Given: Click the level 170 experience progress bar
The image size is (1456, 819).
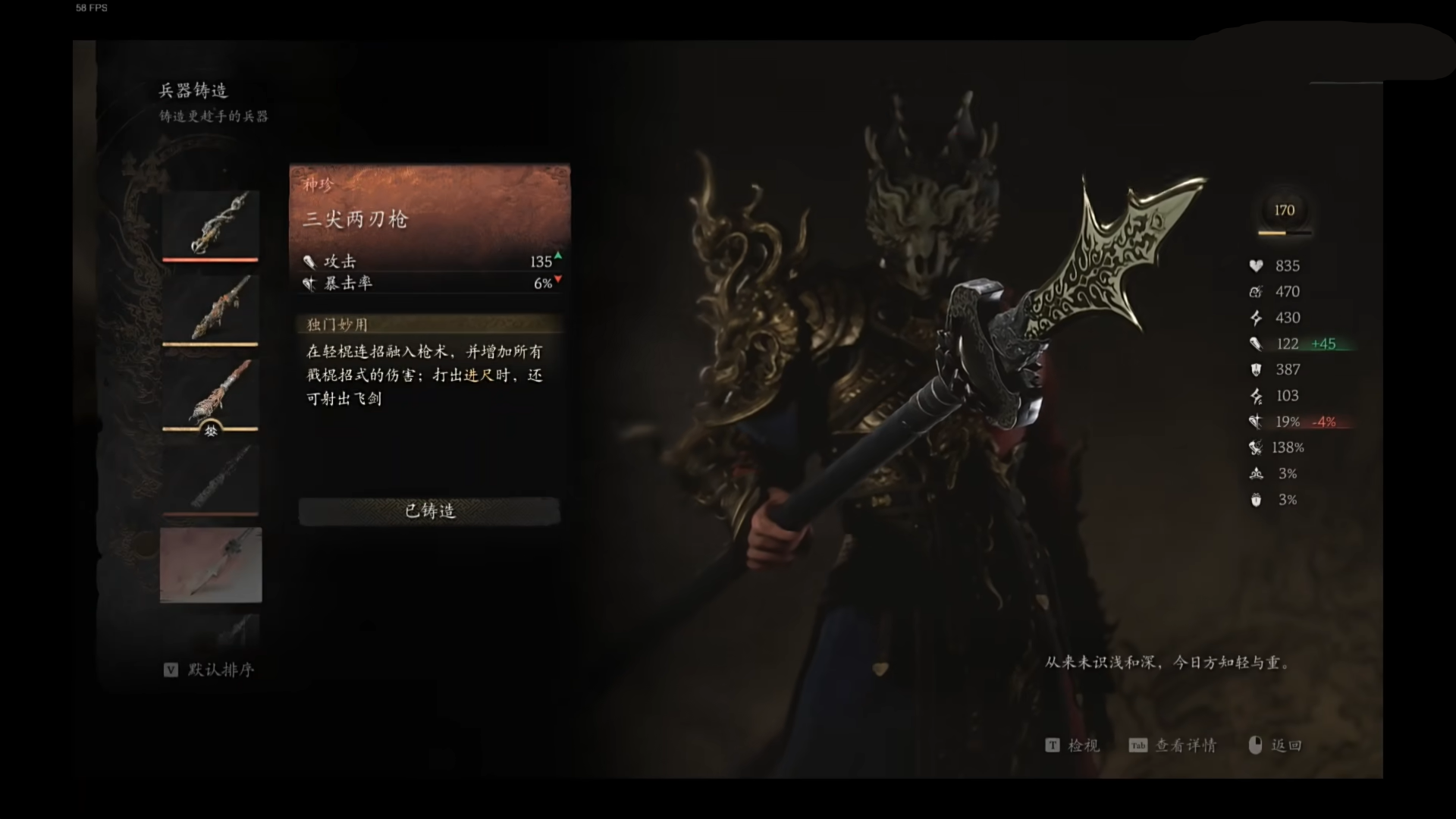Looking at the screenshot, I should tap(1285, 234).
